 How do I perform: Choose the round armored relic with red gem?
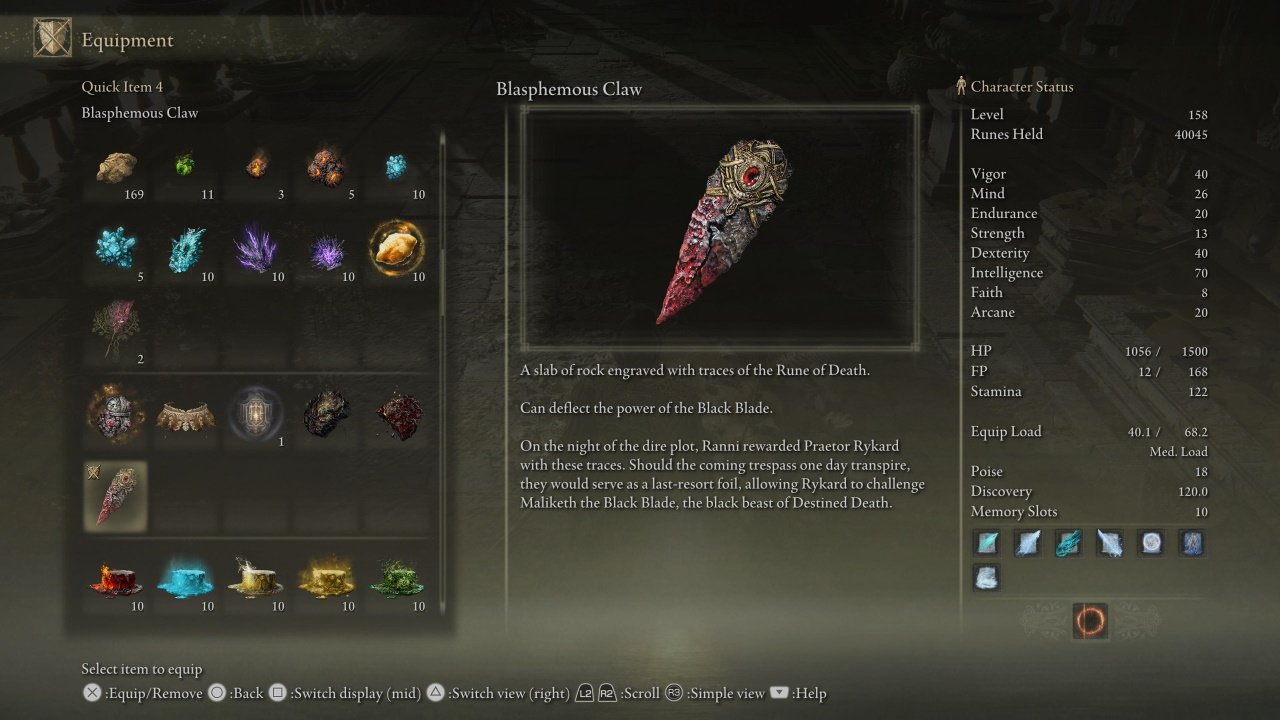tap(116, 414)
